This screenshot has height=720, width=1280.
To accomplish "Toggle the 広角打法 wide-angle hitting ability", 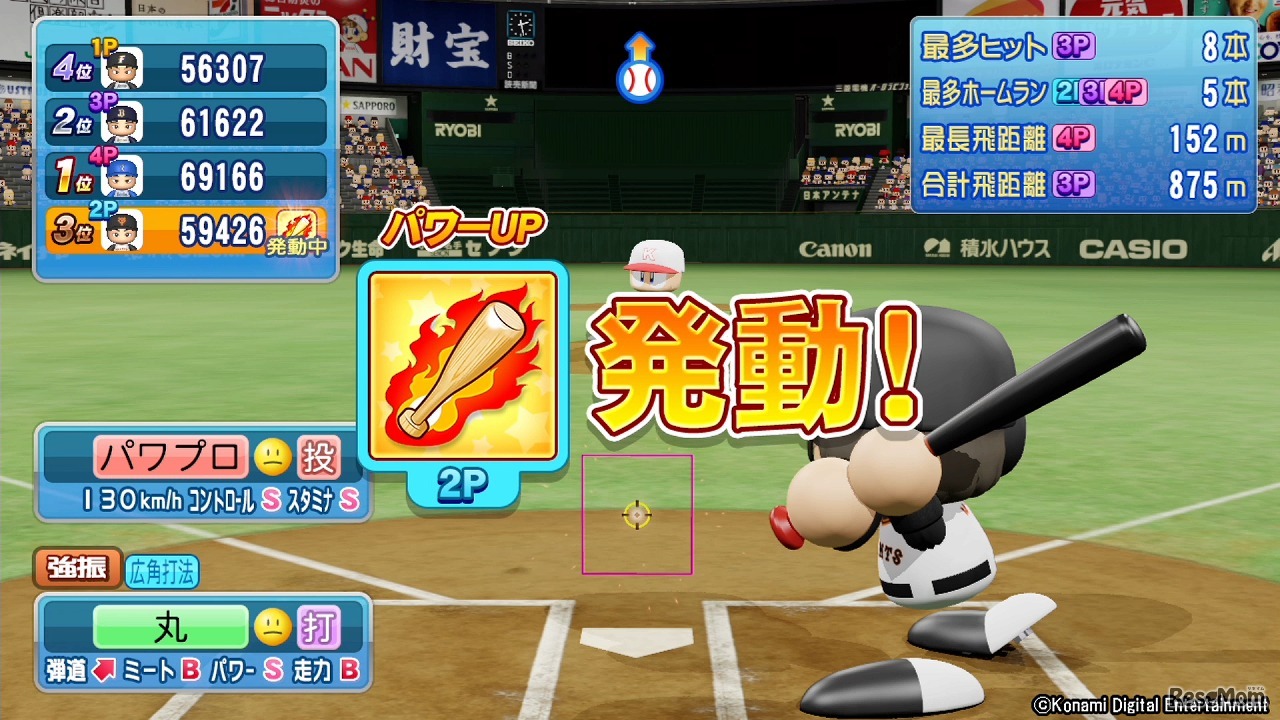I will tap(160, 570).
